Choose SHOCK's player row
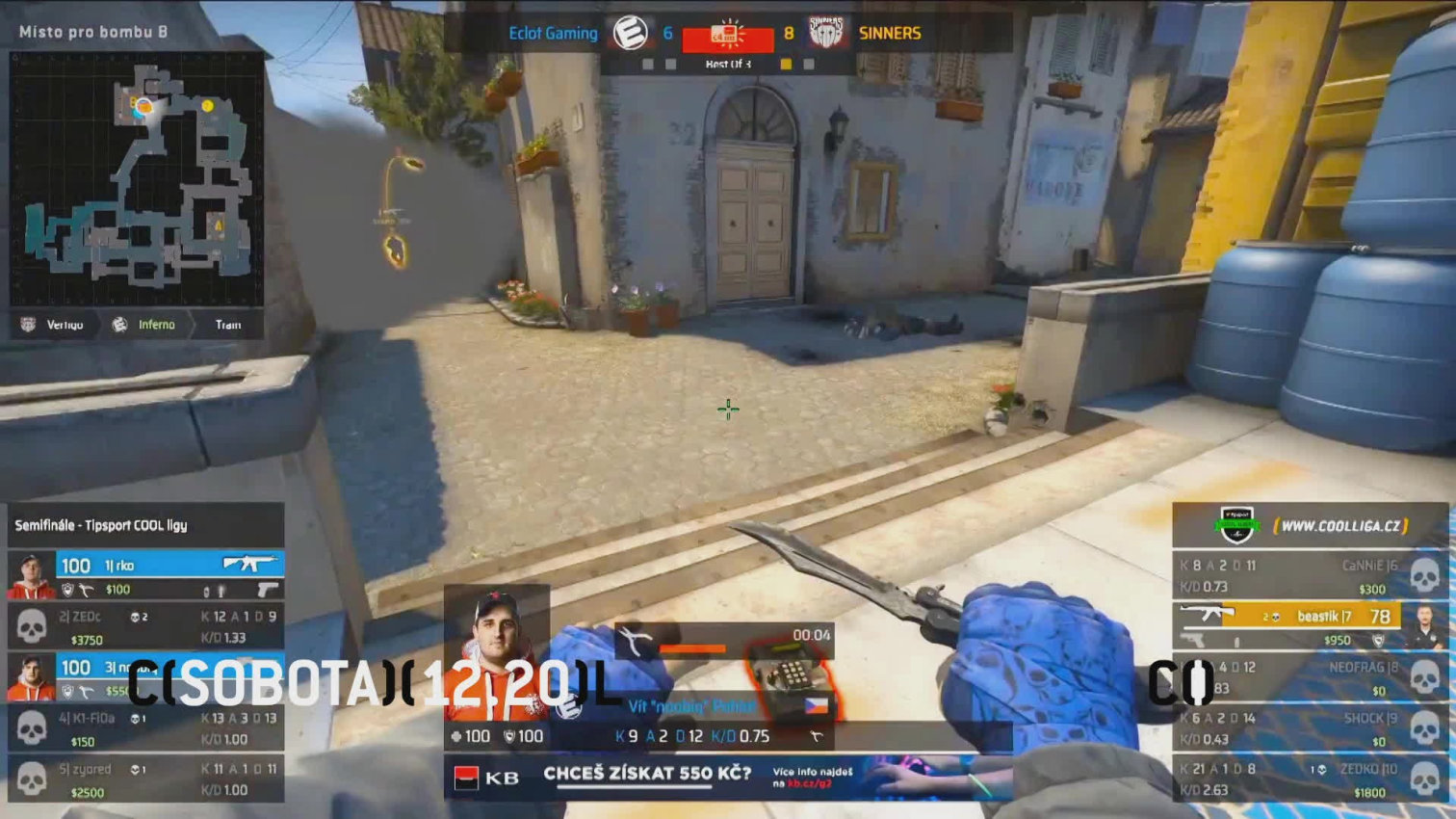Screen dimensions: 1456x819 coord(1310,728)
